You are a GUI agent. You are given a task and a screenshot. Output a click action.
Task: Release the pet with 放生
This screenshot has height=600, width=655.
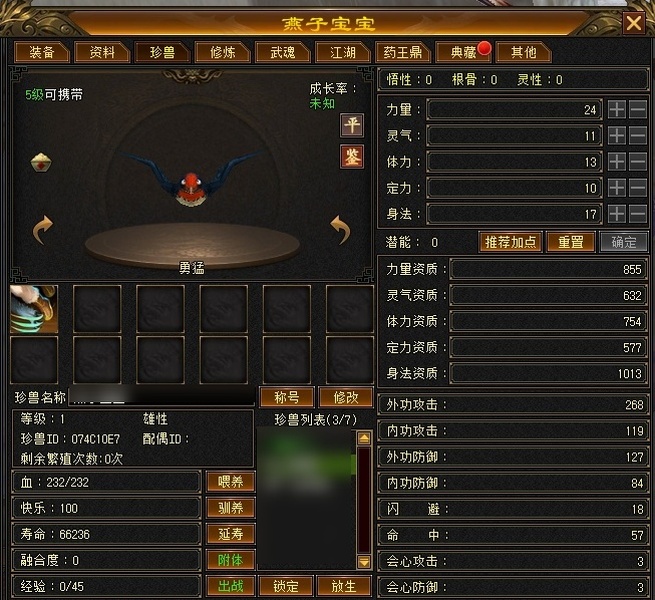(x=344, y=586)
